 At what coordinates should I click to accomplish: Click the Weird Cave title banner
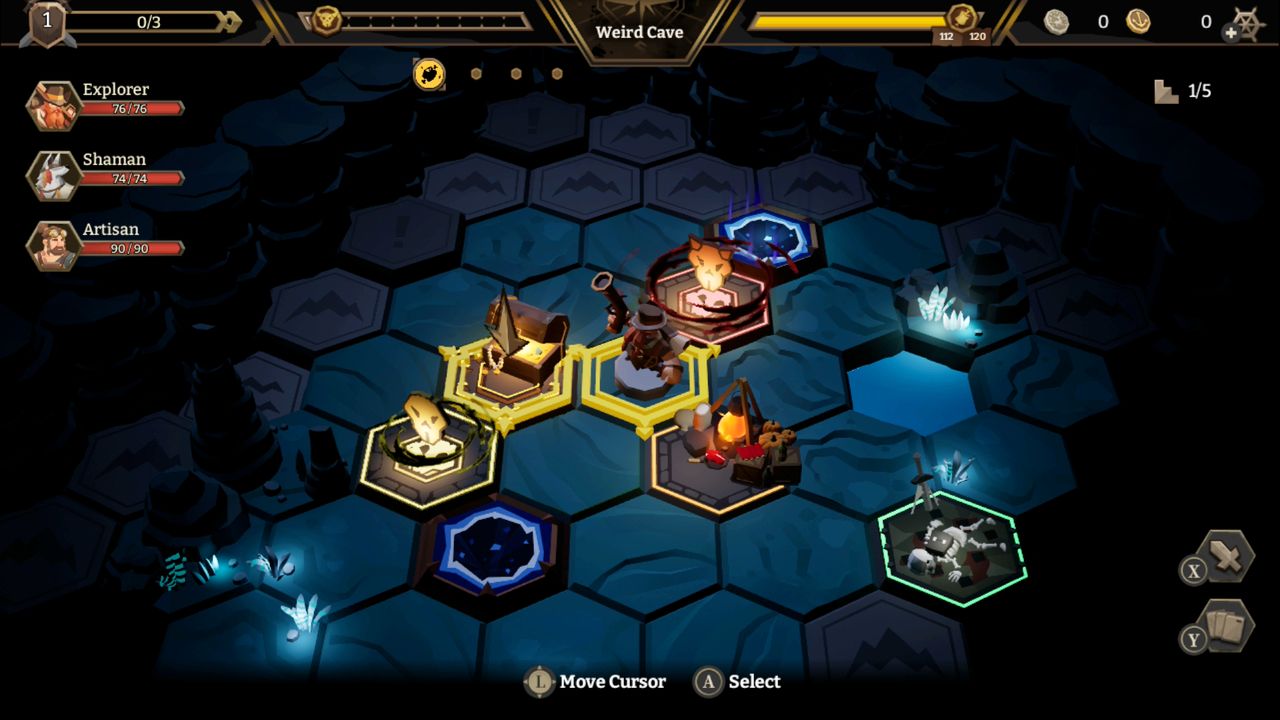click(639, 32)
